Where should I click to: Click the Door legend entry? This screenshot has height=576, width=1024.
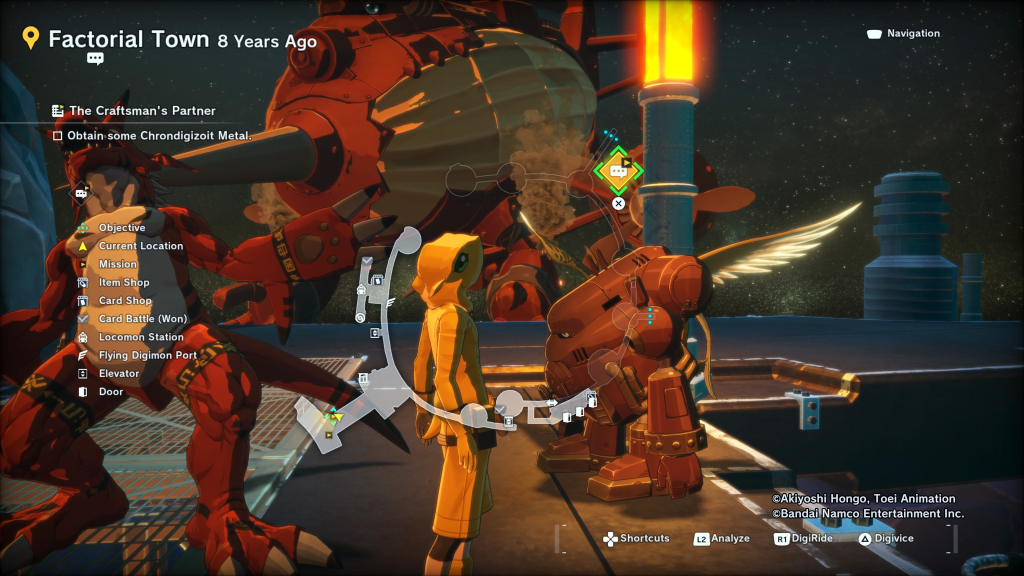click(110, 392)
